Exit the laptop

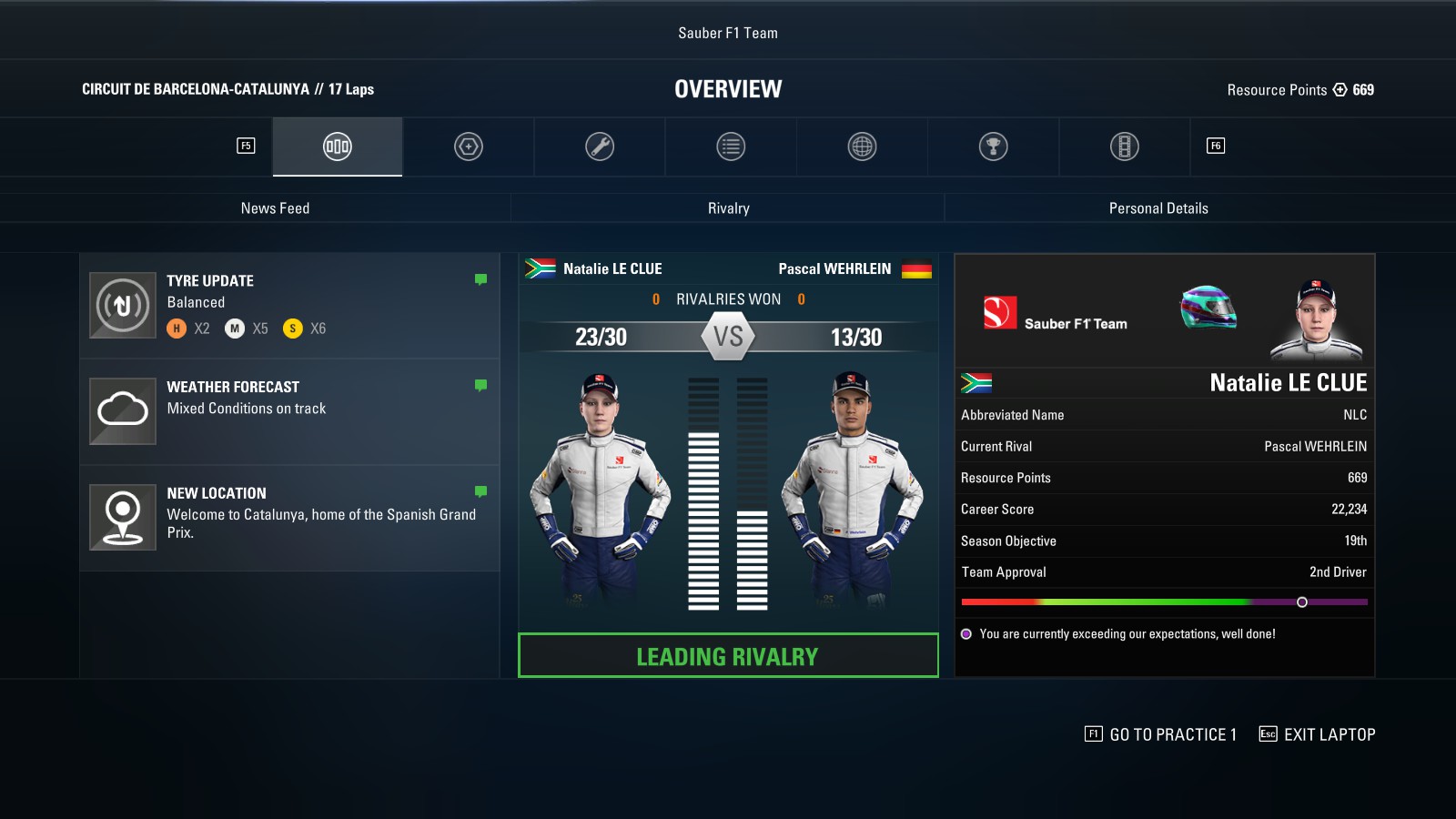[x=1317, y=734]
